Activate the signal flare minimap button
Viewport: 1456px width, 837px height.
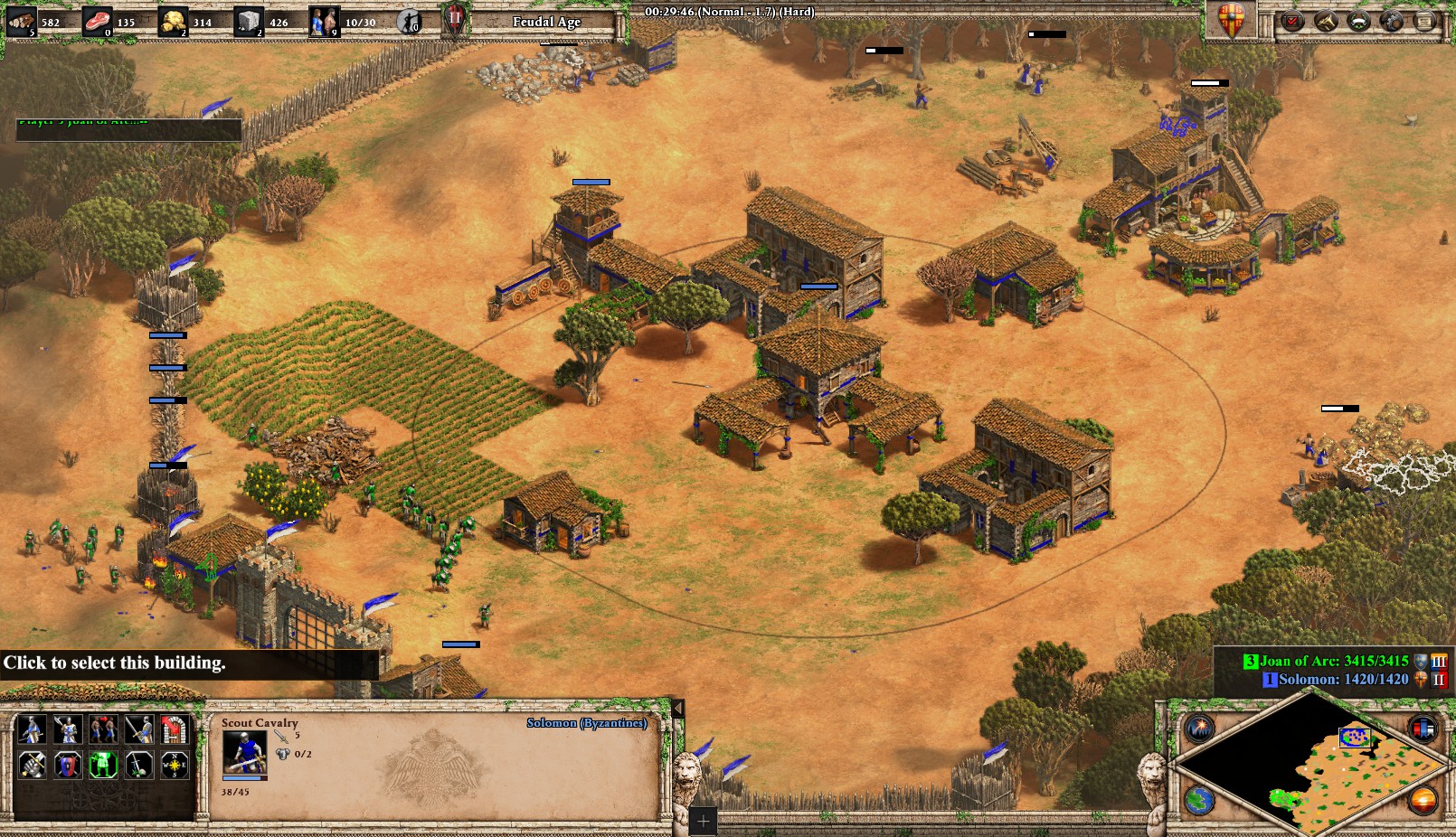pyautogui.click(x=1200, y=729)
